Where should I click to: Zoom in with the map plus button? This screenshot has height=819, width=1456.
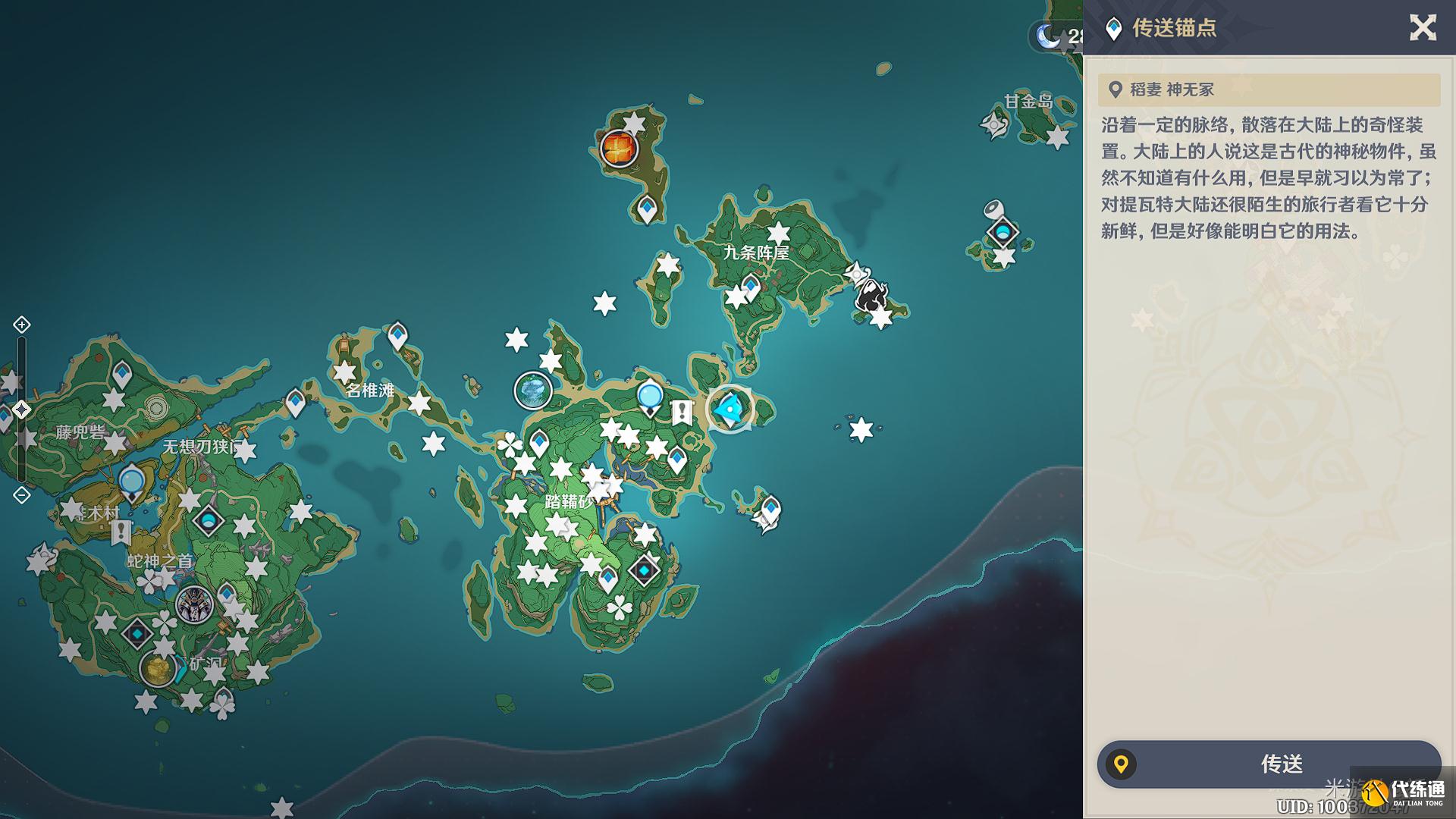(21, 325)
